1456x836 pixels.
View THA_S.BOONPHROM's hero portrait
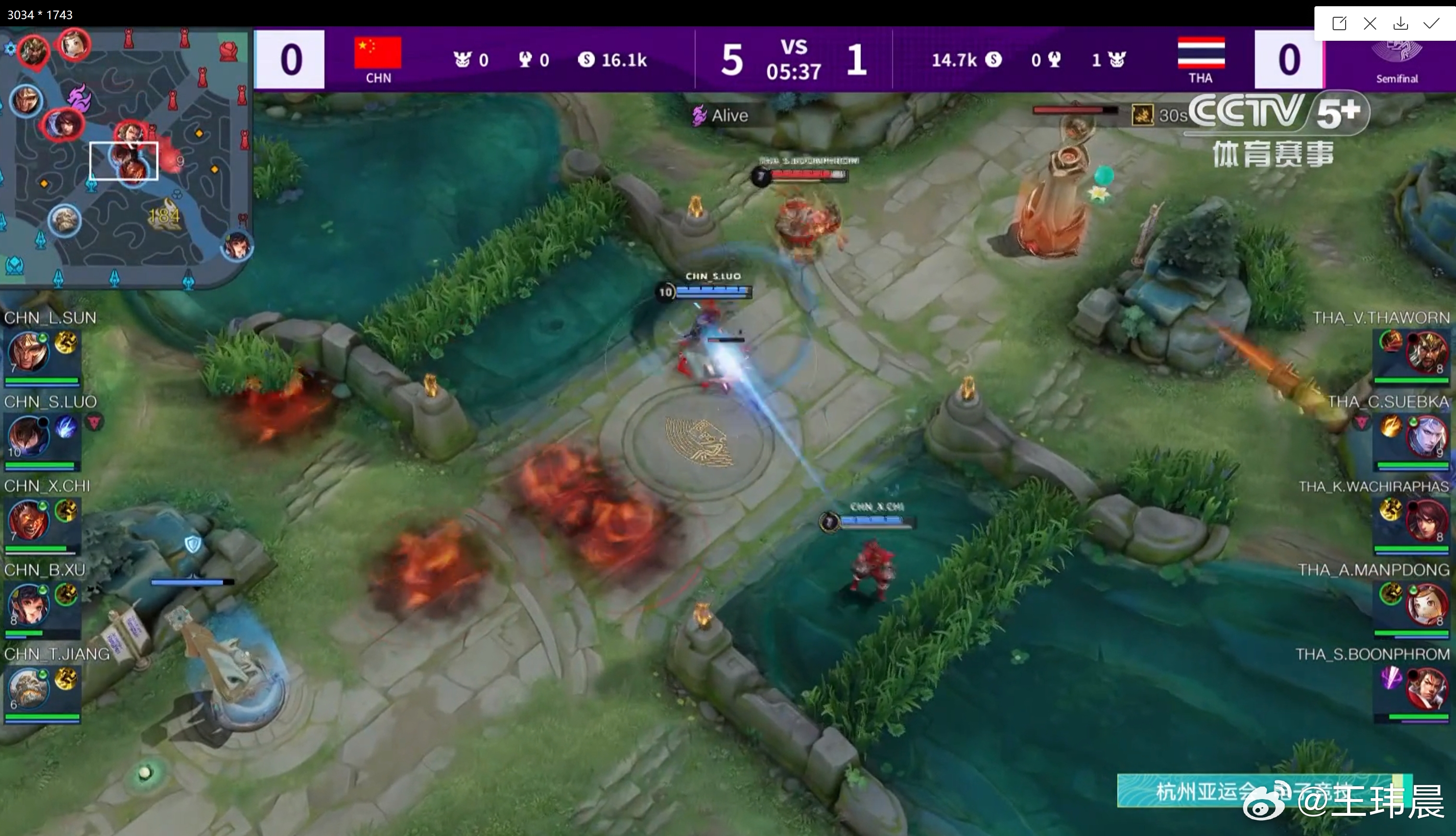1426,688
